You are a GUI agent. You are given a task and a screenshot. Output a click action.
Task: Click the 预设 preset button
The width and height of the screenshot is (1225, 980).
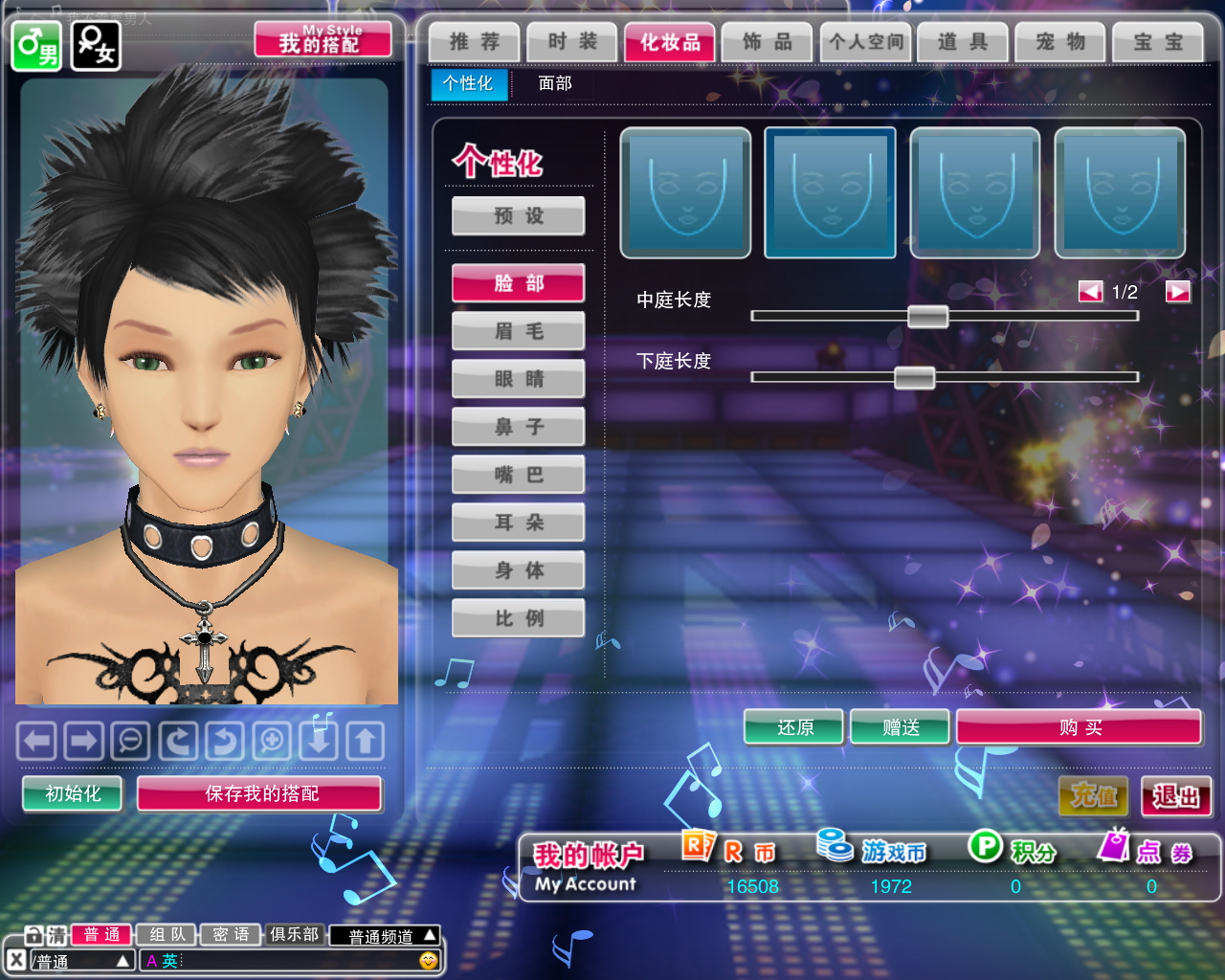point(519,216)
